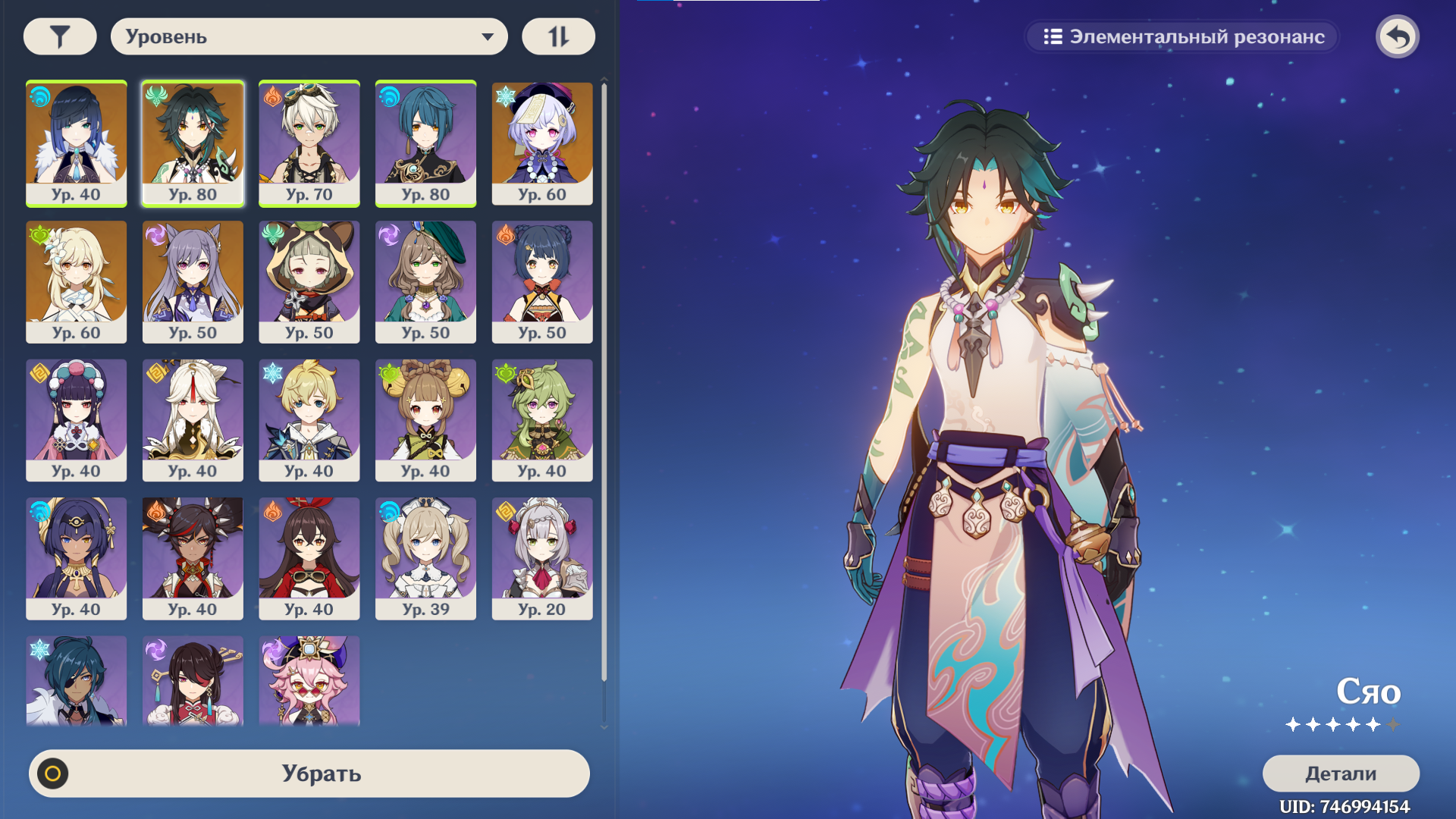Open Элементальный резонанс panel
This screenshot has height=819, width=1456.
point(1182,36)
